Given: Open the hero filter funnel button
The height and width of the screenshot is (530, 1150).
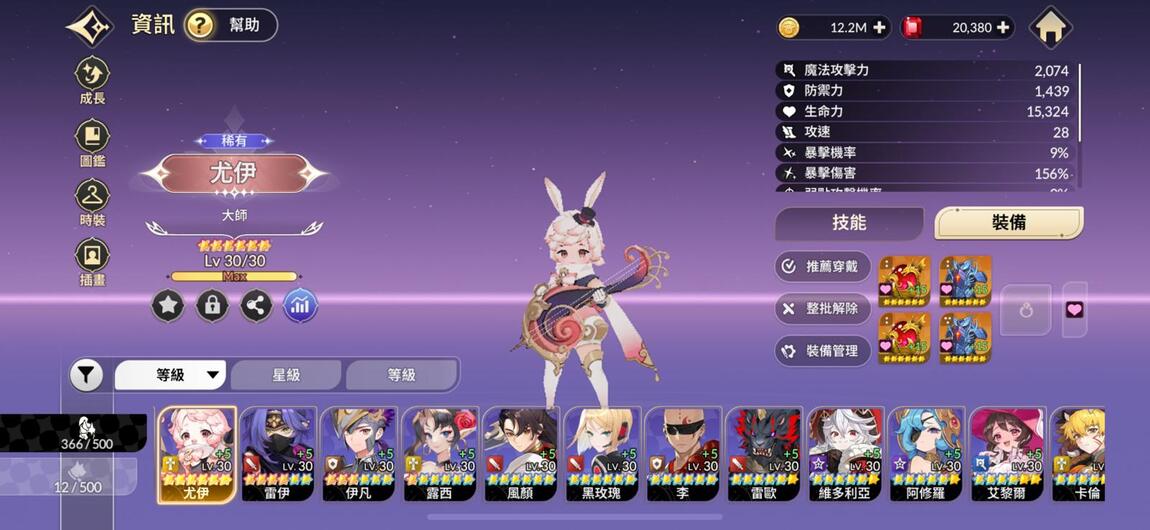Looking at the screenshot, I should [87, 375].
